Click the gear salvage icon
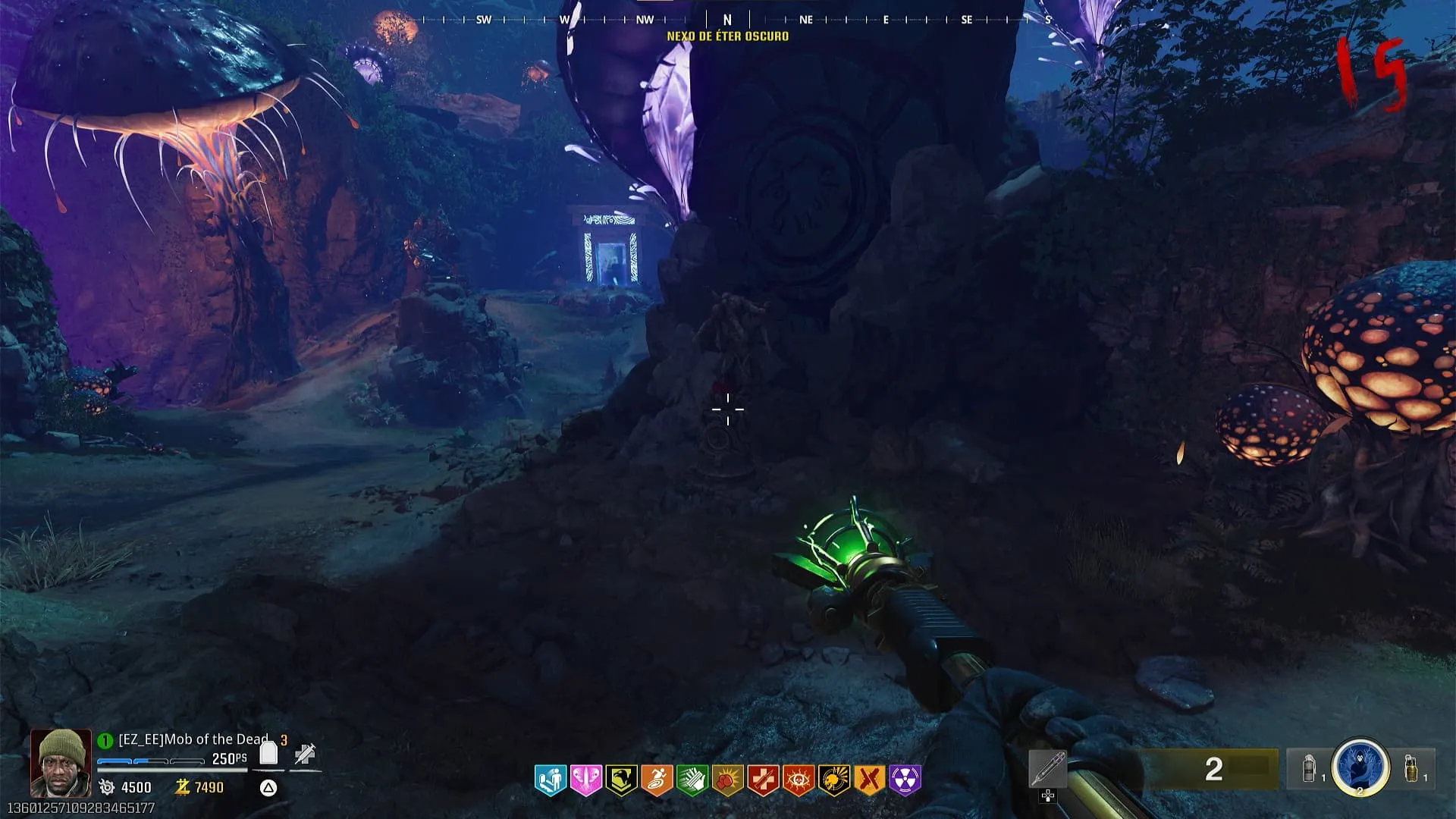The width and height of the screenshot is (1456, 819). (107, 787)
